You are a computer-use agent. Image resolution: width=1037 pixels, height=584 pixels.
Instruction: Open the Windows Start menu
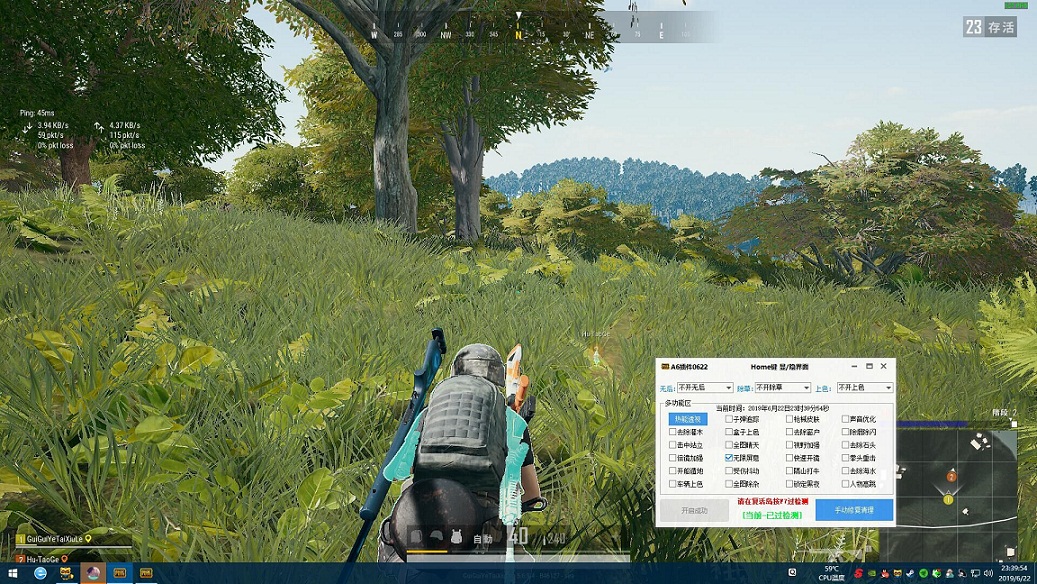point(13,574)
